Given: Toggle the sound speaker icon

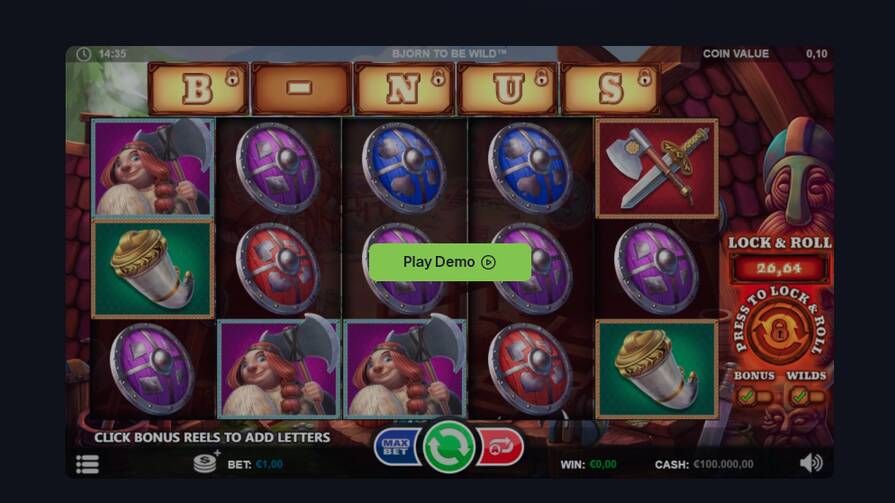Looking at the screenshot, I should (811, 462).
